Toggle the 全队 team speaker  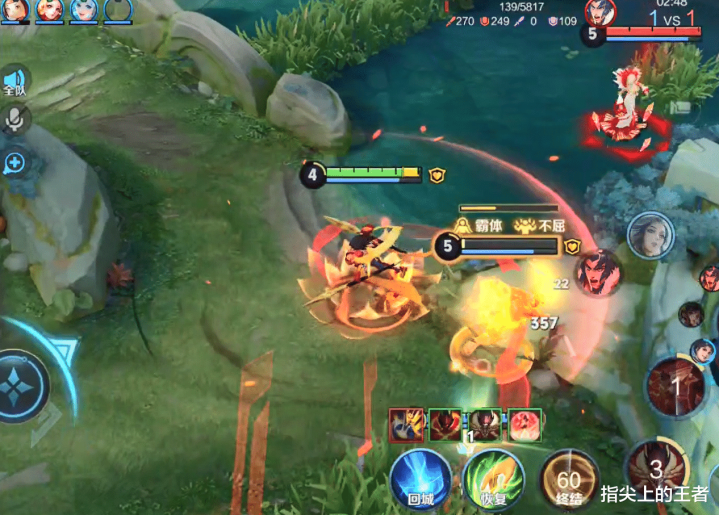(x=14, y=81)
